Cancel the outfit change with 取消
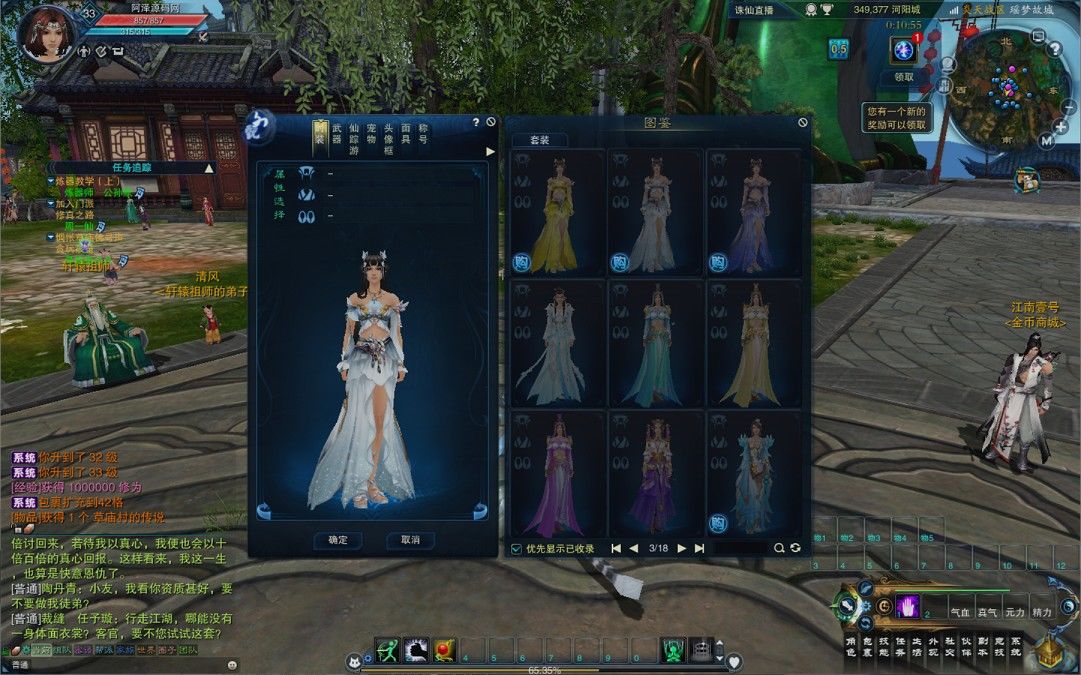Image resolution: width=1081 pixels, height=675 pixels. pos(410,540)
